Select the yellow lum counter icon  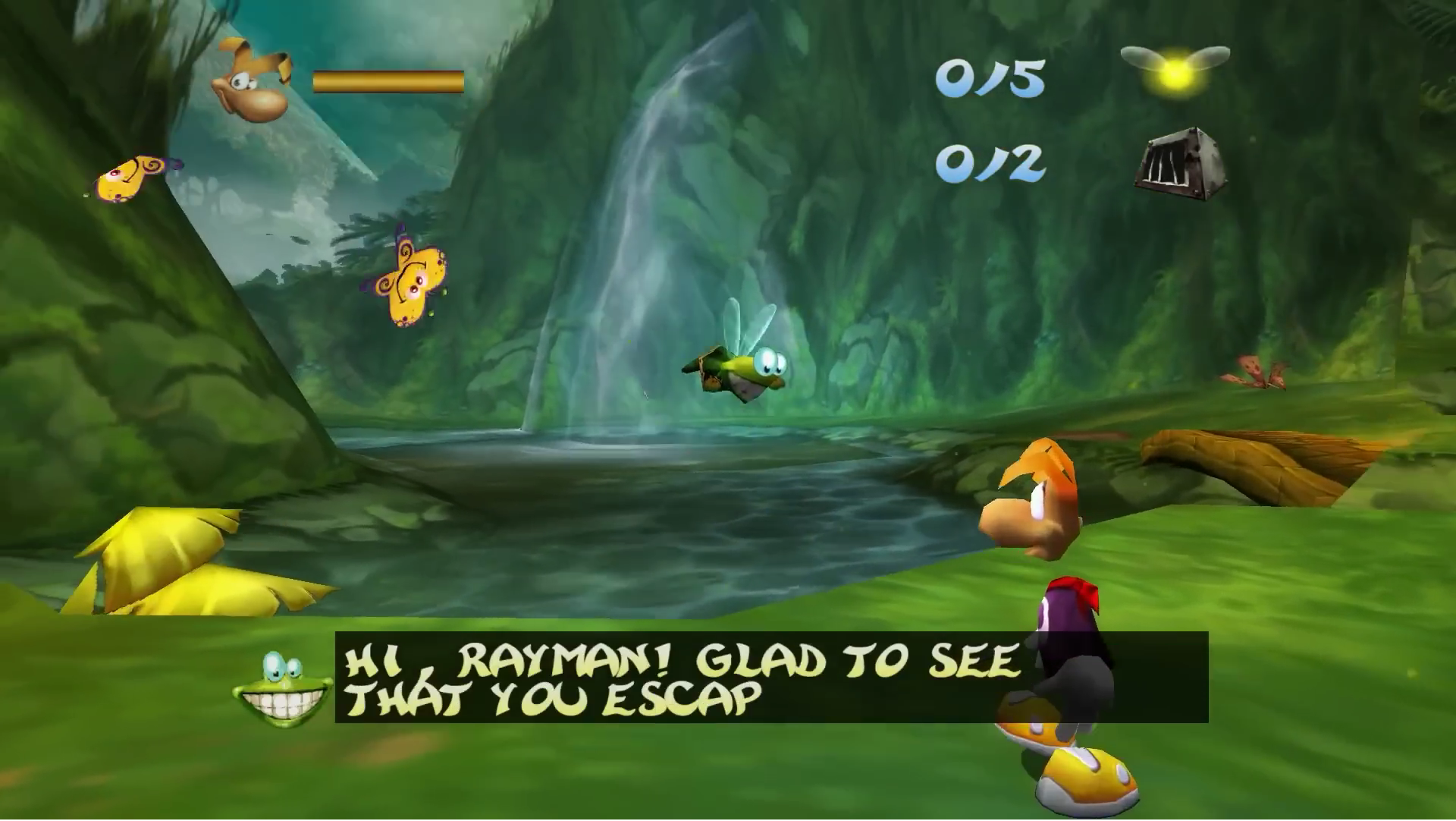point(1174,70)
